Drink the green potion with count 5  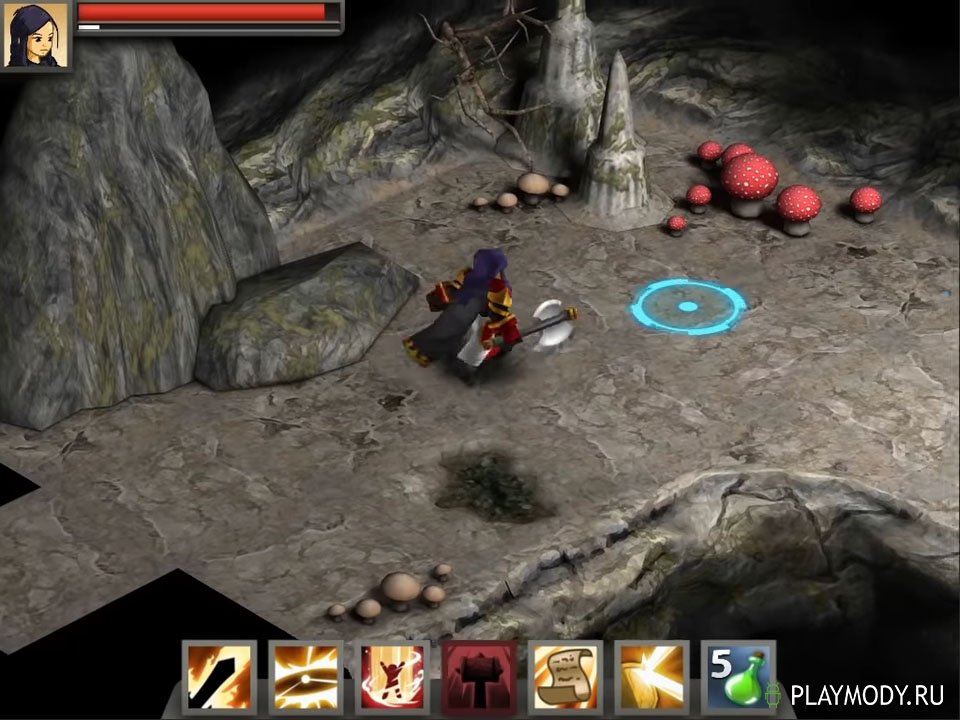pyautogui.click(x=738, y=677)
